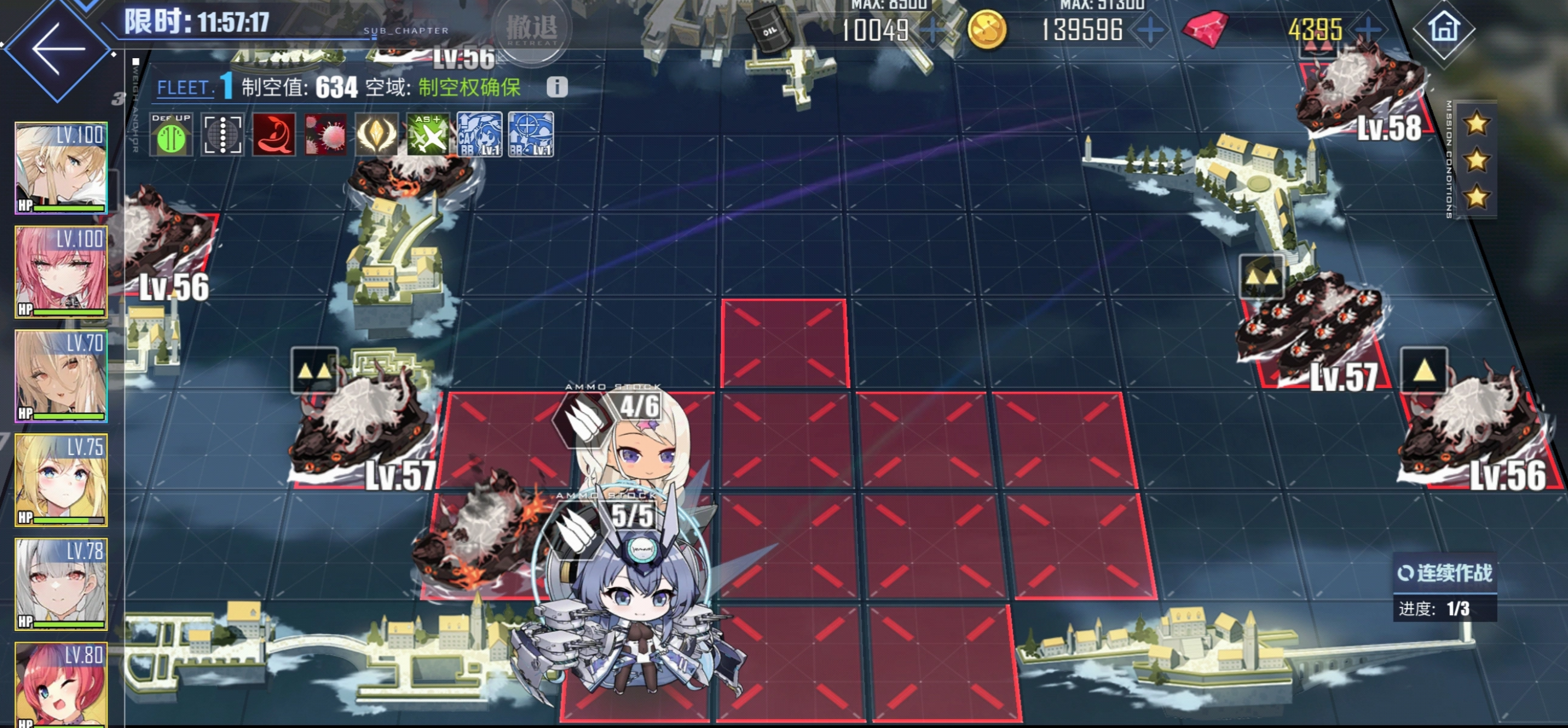
Task: Go back with the arrow button
Action: pyautogui.click(x=58, y=49)
